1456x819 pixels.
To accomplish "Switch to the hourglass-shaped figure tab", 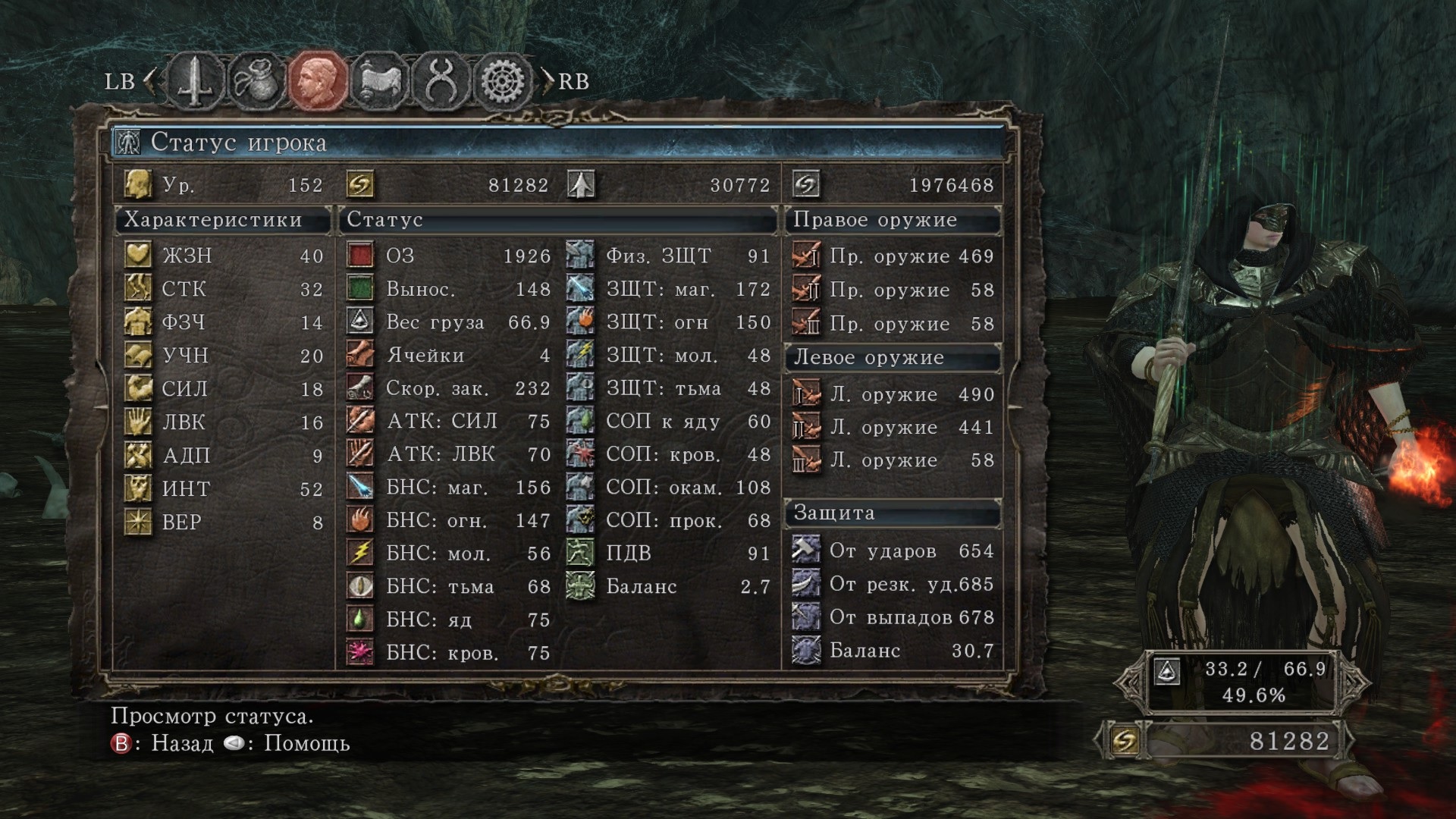I will click(x=441, y=81).
